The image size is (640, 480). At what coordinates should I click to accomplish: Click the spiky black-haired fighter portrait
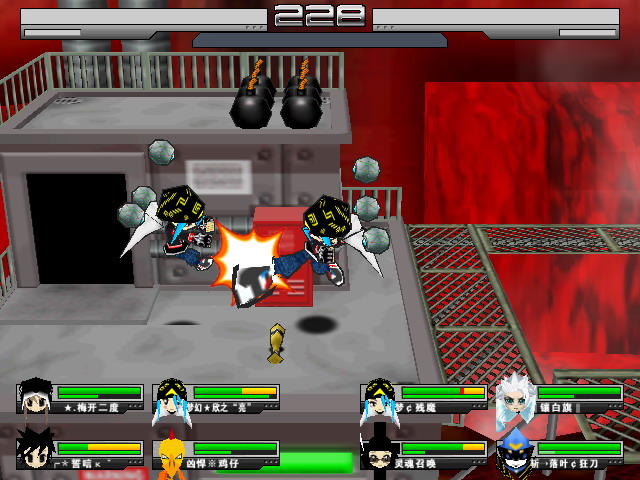[35, 454]
